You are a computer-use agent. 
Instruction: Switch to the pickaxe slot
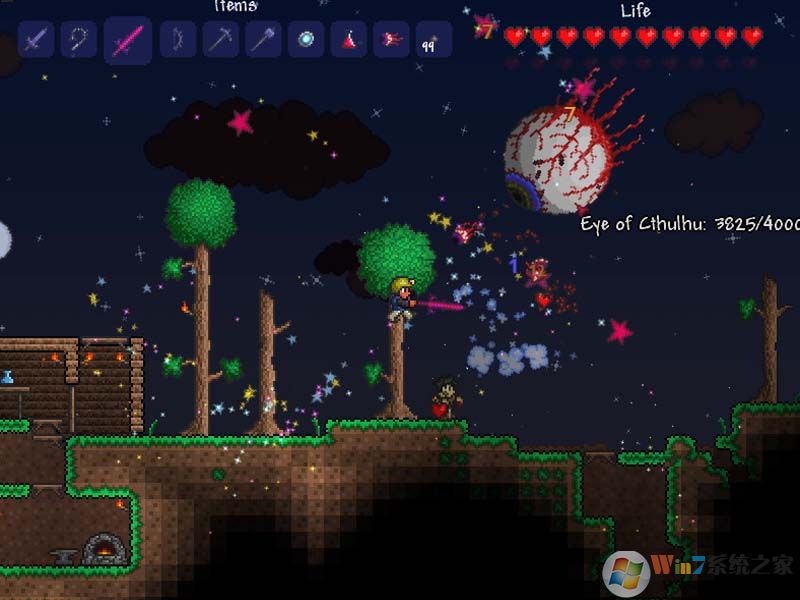[x=220, y=40]
